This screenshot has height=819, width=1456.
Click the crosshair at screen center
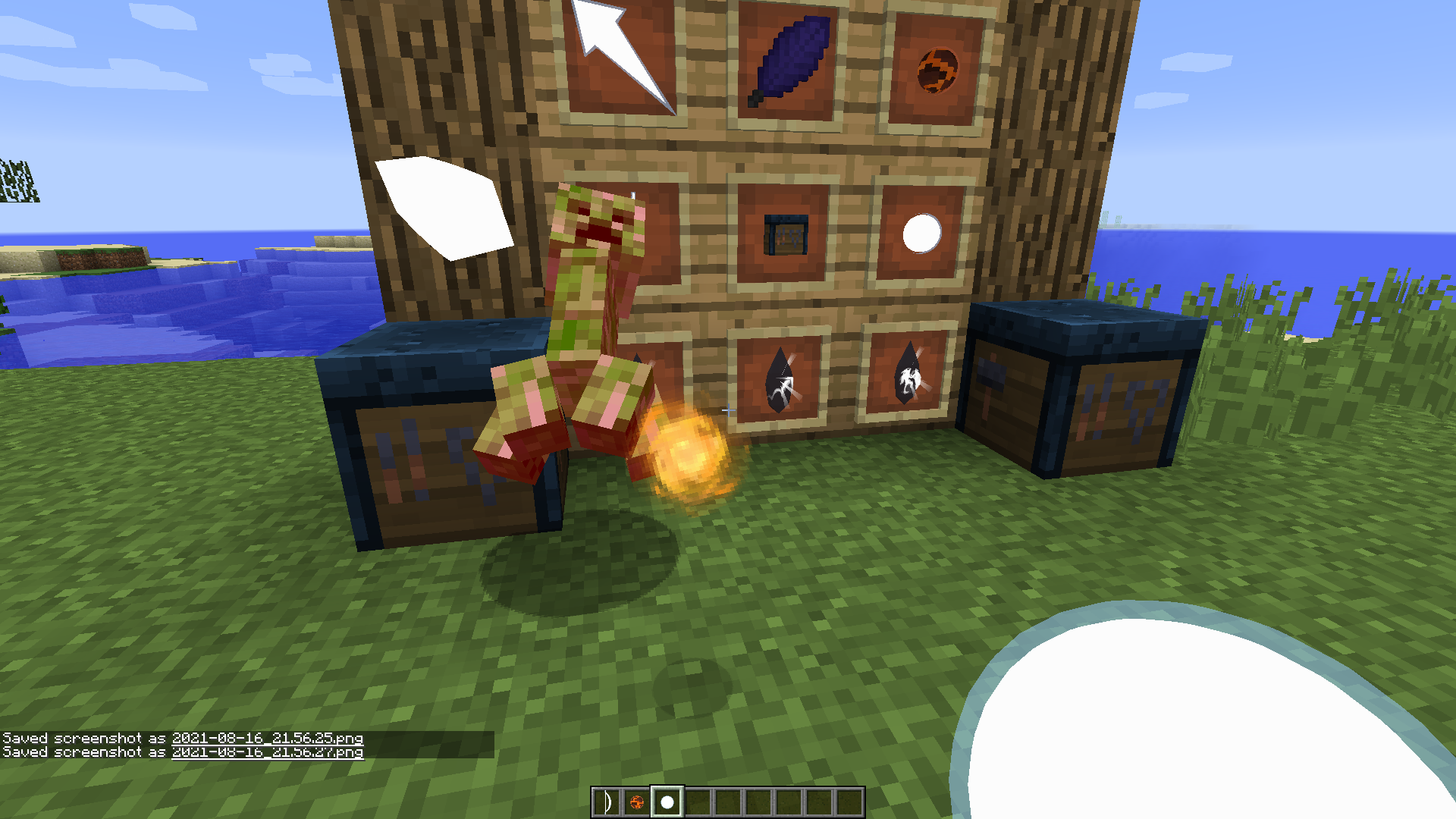(x=728, y=409)
